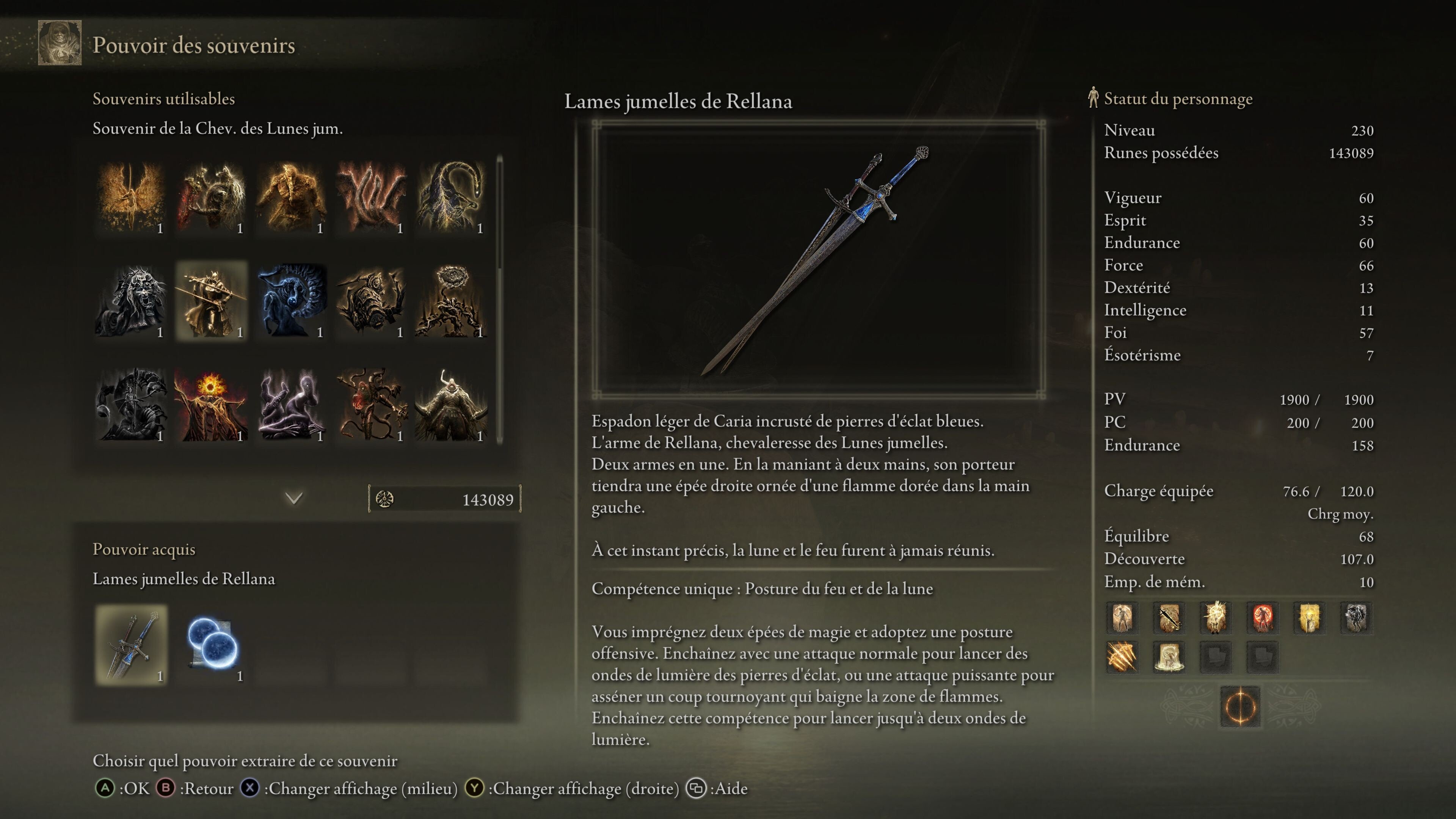This screenshot has height=819, width=1456.
Task: Click the remembrance list scrollbar
Action: click(500, 215)
